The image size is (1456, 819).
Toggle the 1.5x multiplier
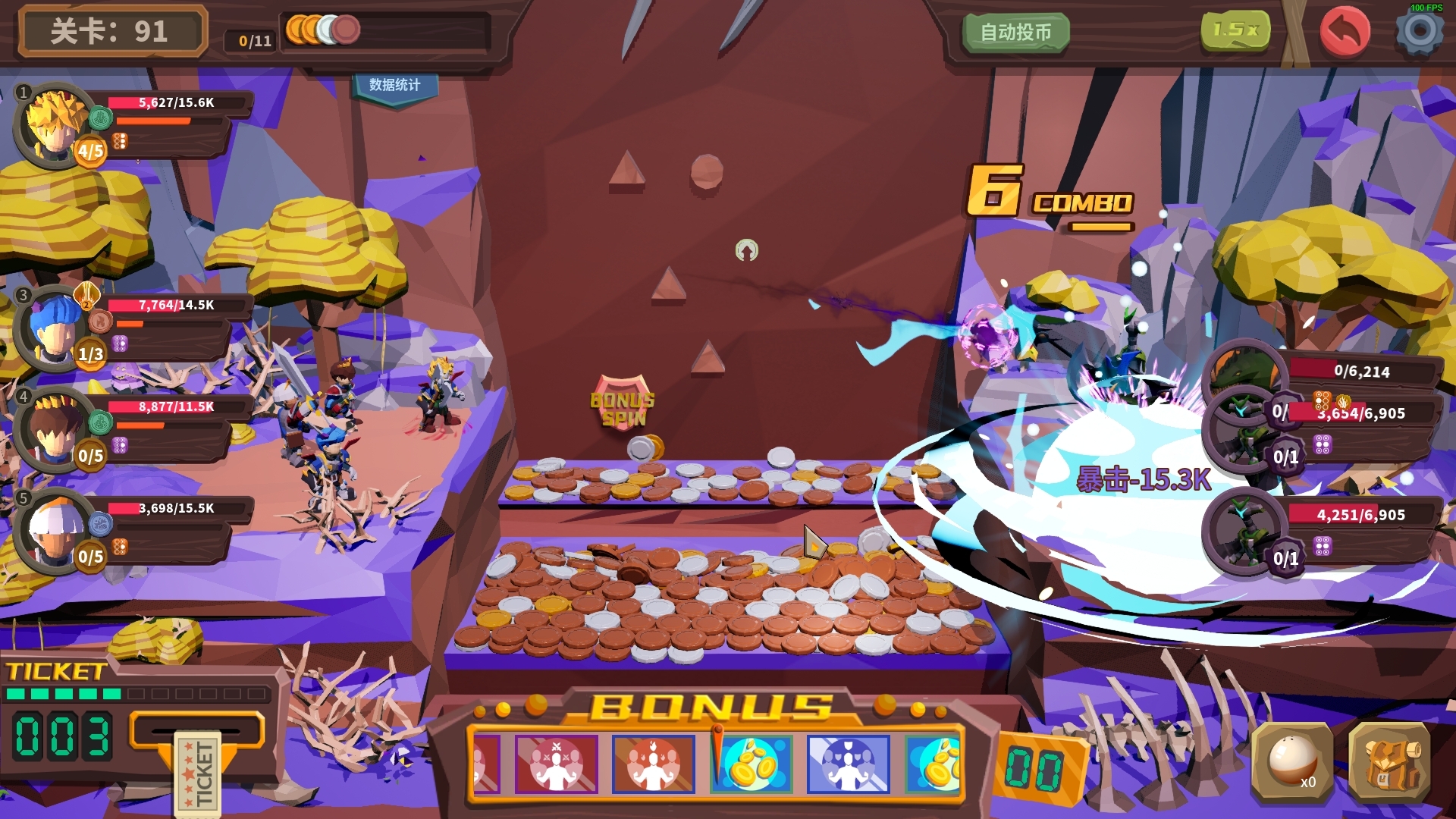pyautogui.click(x=1236, y=30)
